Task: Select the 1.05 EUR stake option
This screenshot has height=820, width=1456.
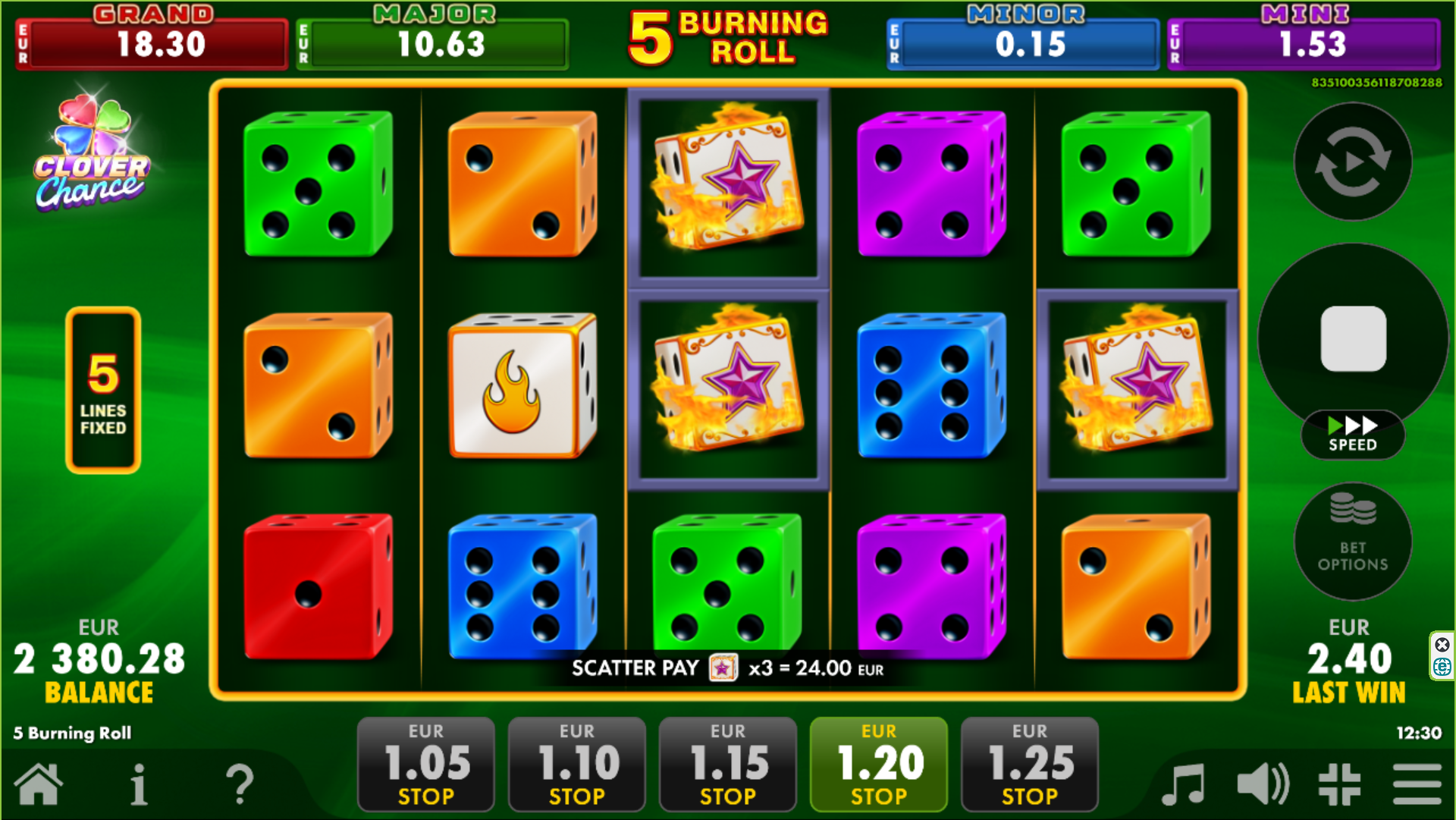Action: (425, 763)
